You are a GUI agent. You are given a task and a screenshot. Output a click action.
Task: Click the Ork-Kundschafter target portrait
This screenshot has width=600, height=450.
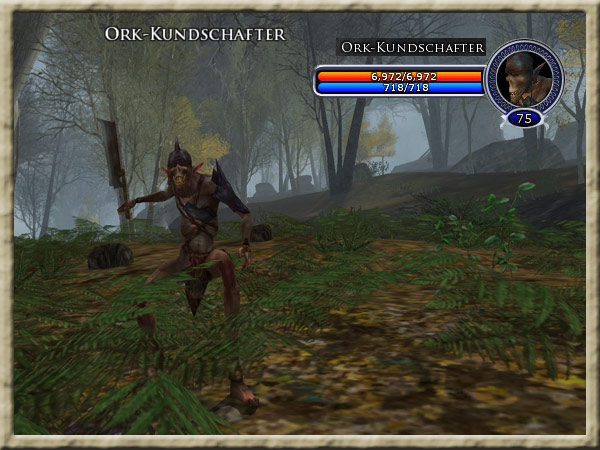524,76
